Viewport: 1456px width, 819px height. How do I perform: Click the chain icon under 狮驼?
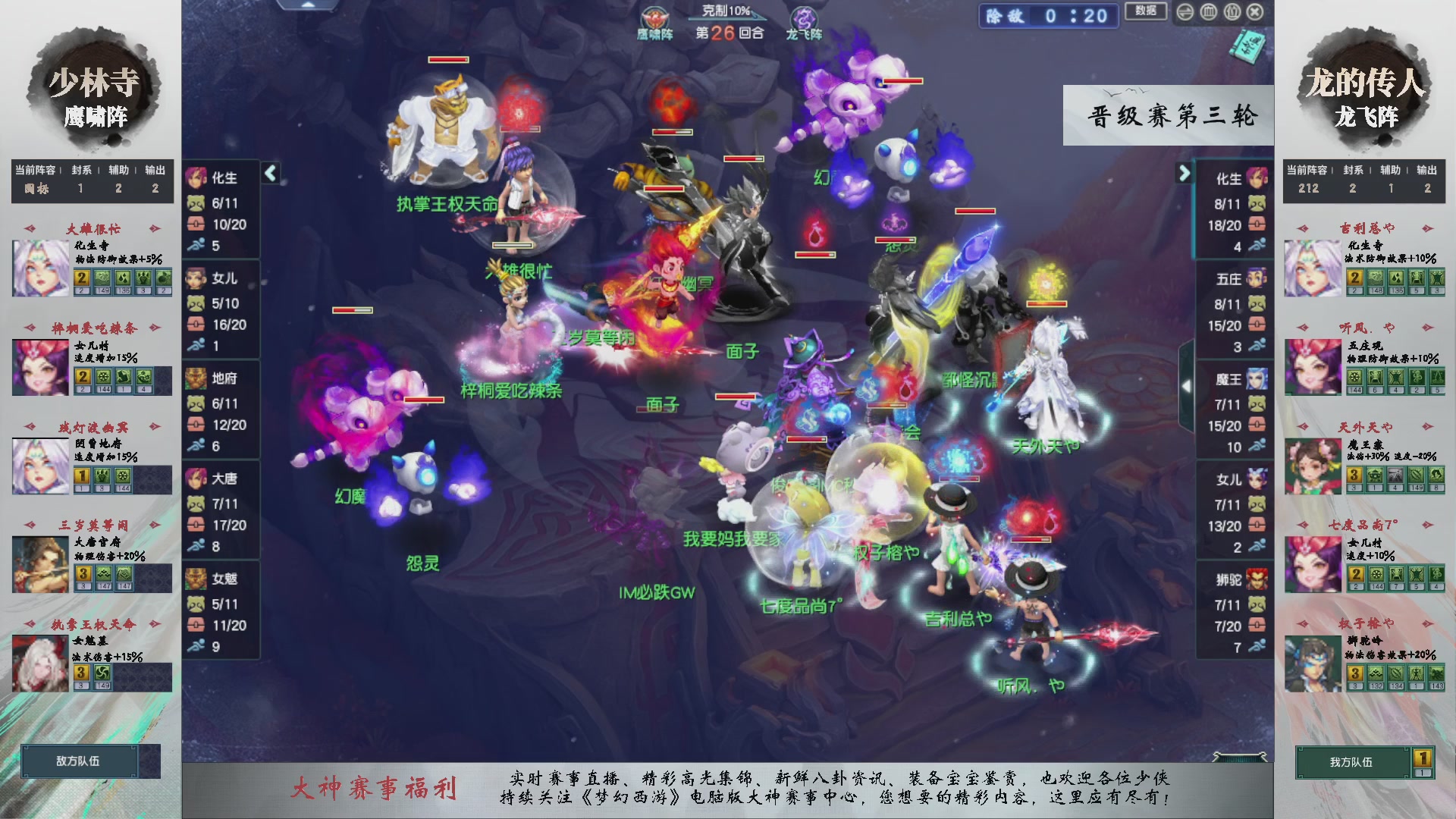point(1257,623)
